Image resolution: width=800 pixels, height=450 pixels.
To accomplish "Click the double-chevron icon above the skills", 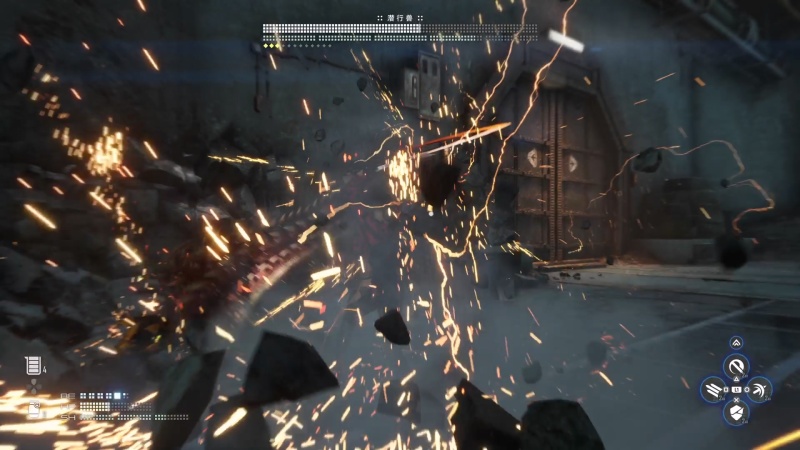I will tap(736, 342).
